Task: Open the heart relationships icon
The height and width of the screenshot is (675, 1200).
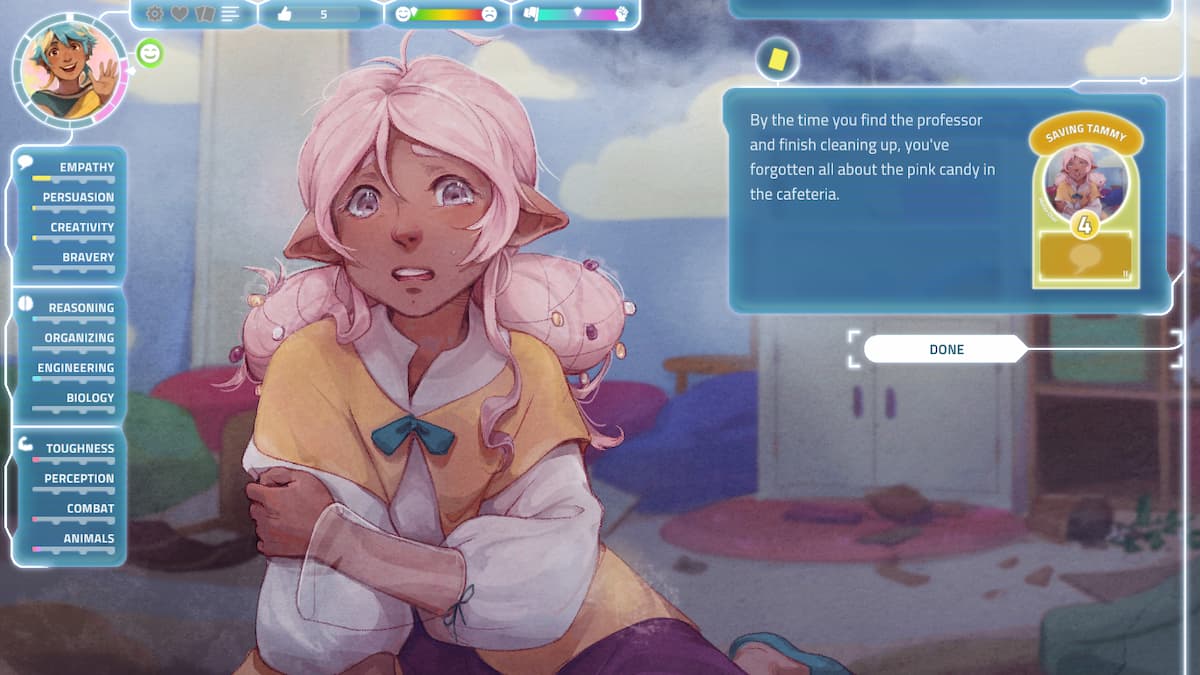Action: coord(180,14)
